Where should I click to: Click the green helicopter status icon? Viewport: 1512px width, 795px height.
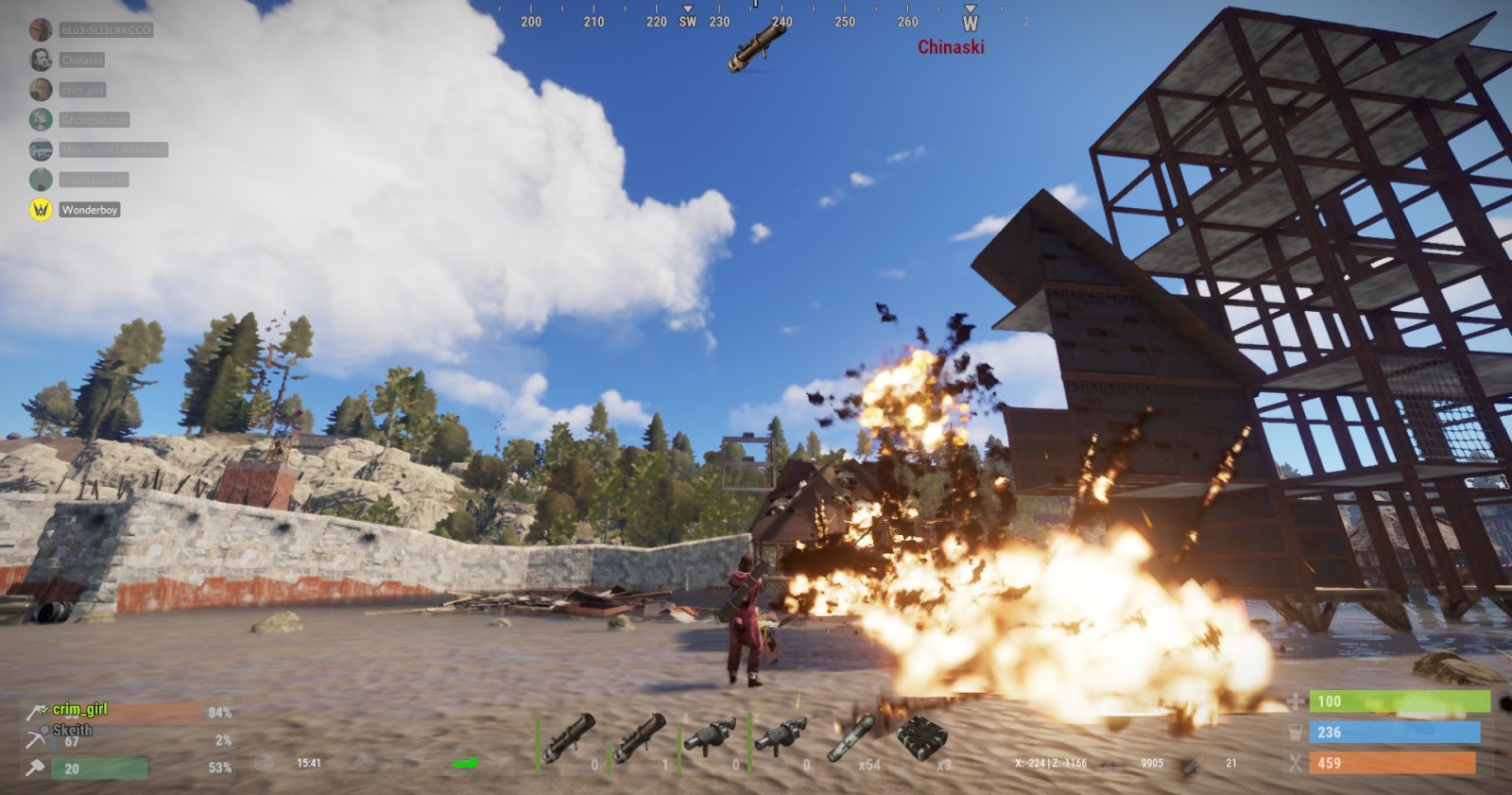465,763
